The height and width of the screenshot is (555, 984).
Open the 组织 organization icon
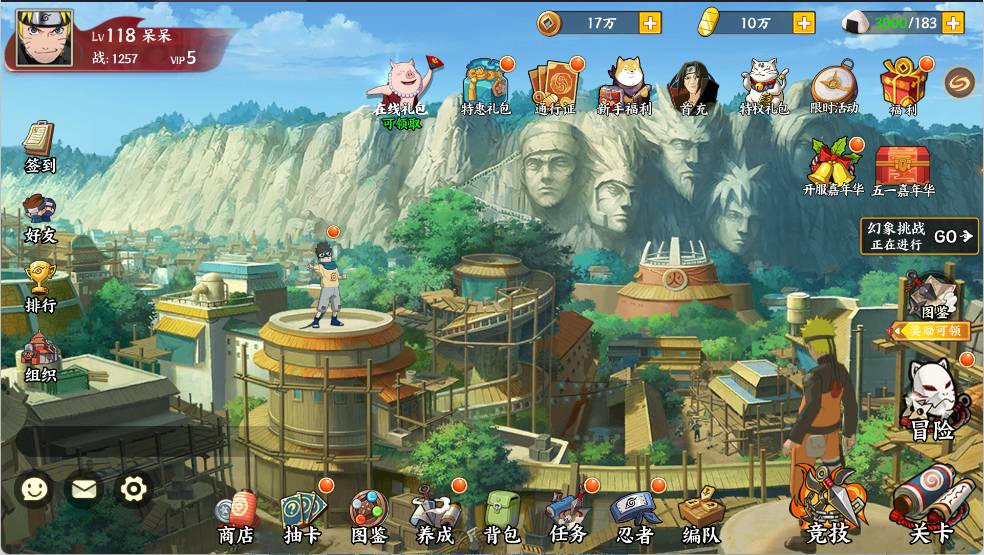pyautogui.click(x=40, y=355)
